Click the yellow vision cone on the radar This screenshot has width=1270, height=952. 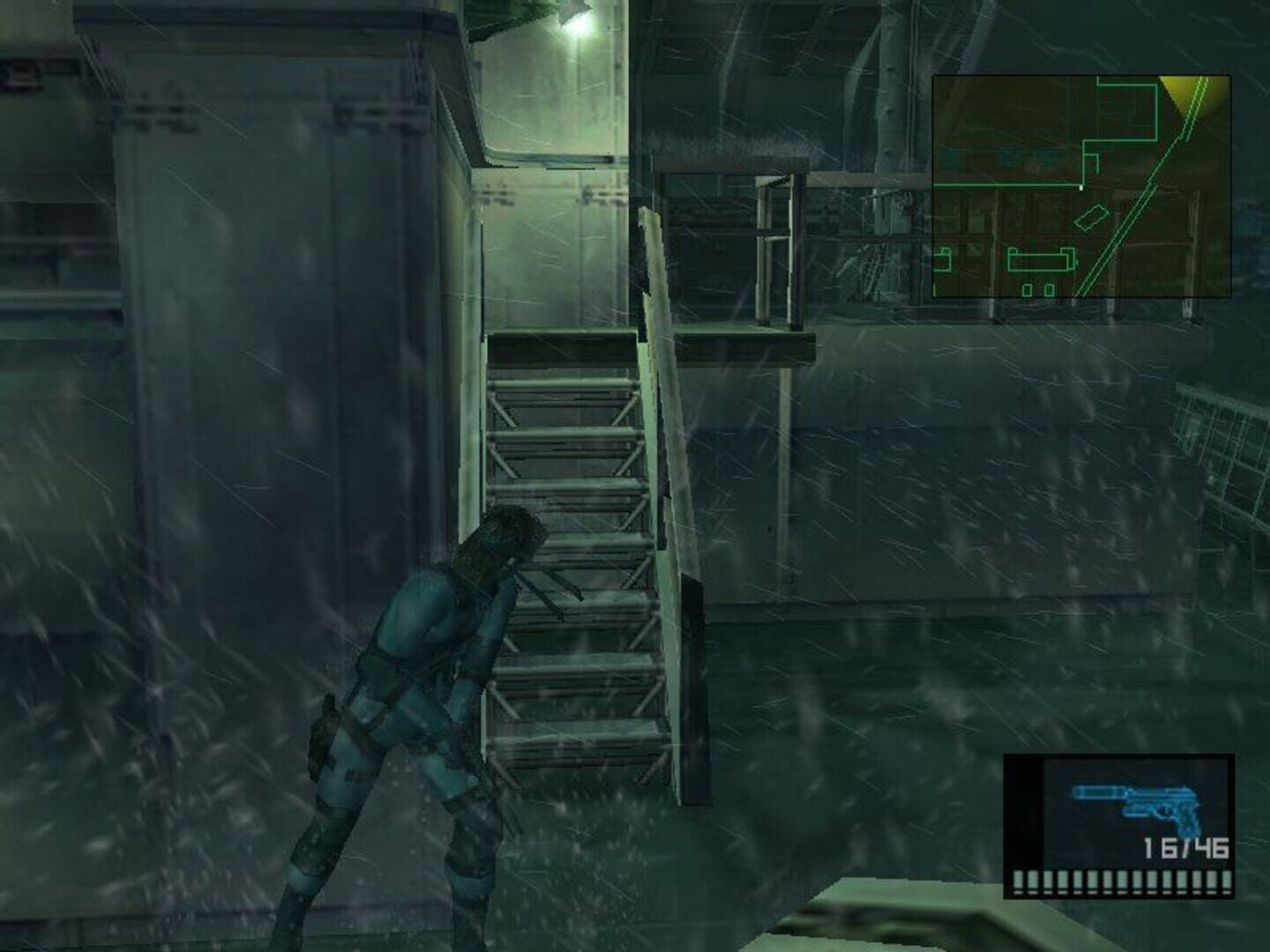tap(1185, 93)
